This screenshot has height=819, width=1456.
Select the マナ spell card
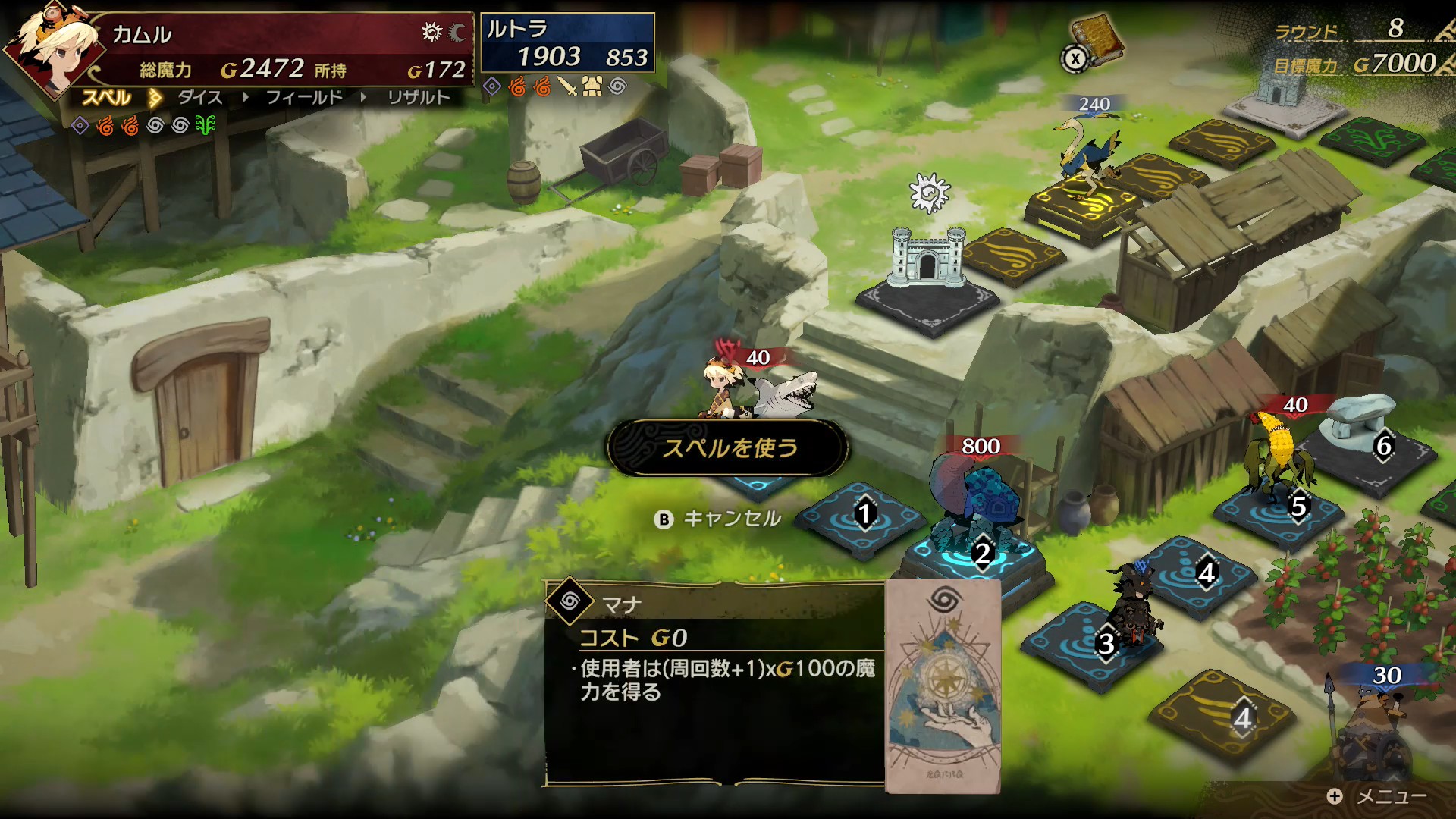(x=943, y=686)
